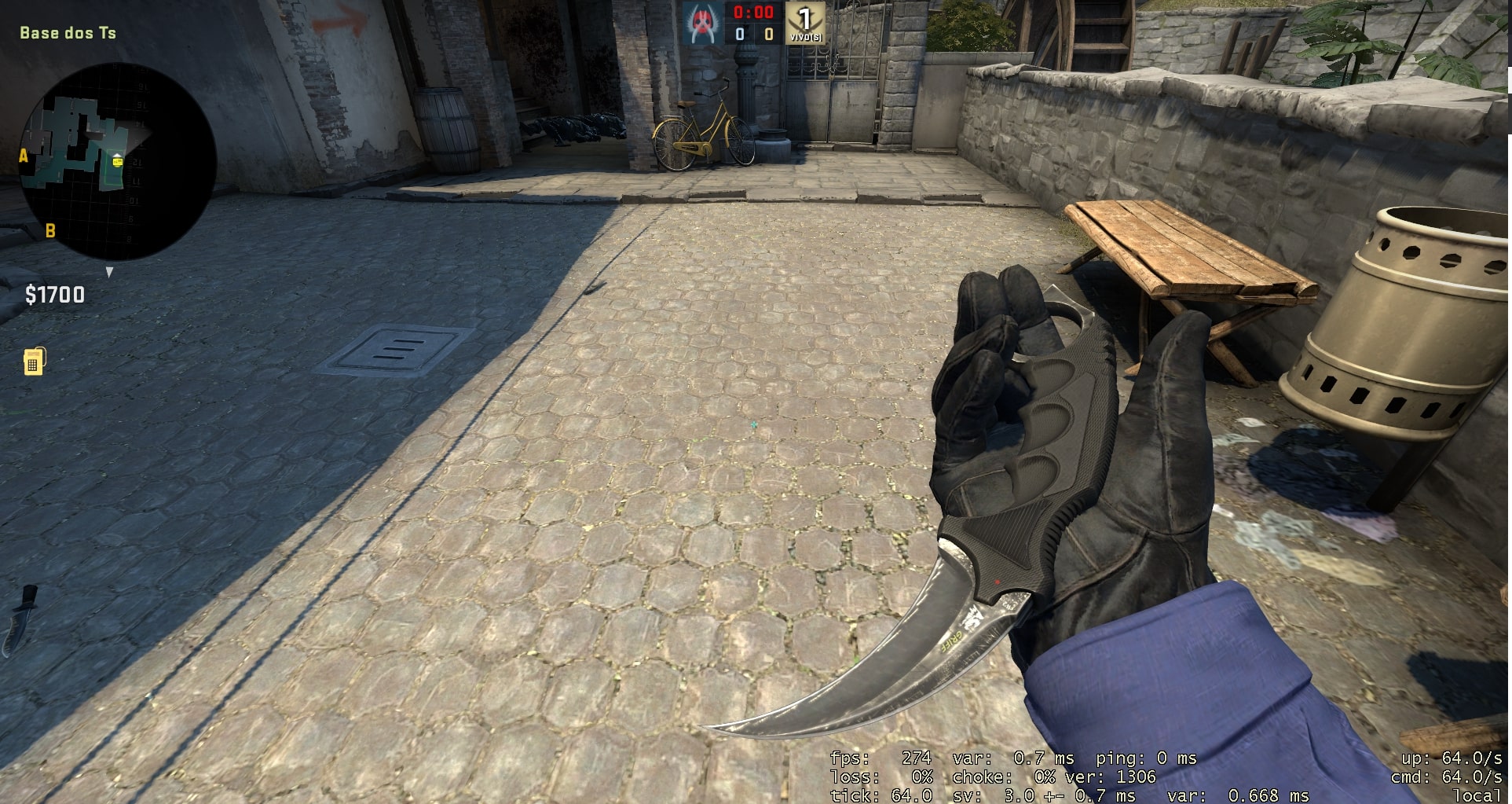The image size is (1512, 804).
Task: Click the ping readout in the net graph
Action: point(1155,758)
